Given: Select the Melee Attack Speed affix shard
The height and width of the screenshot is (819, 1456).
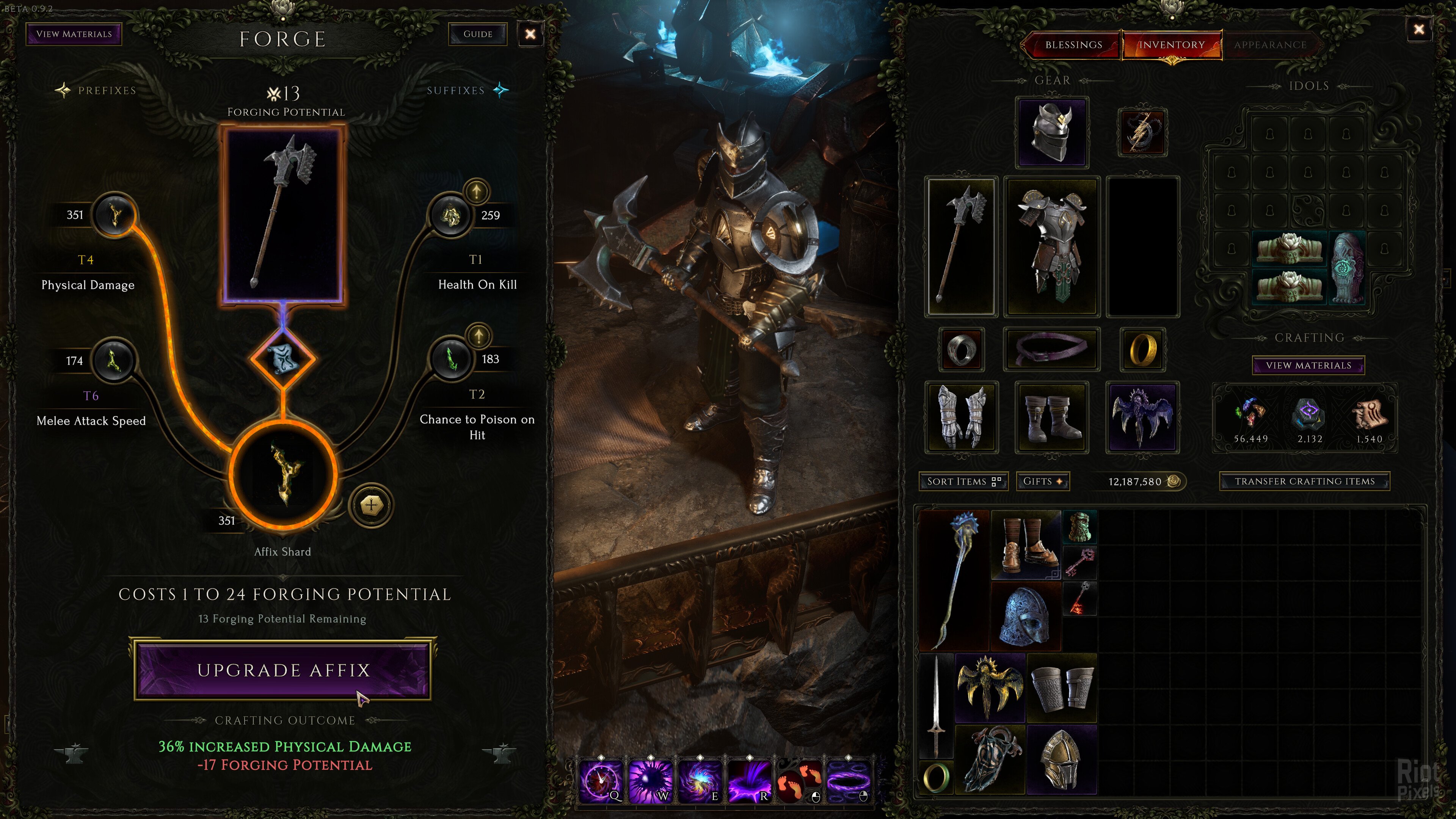Looking at the screenshot, I should [114, 360].
